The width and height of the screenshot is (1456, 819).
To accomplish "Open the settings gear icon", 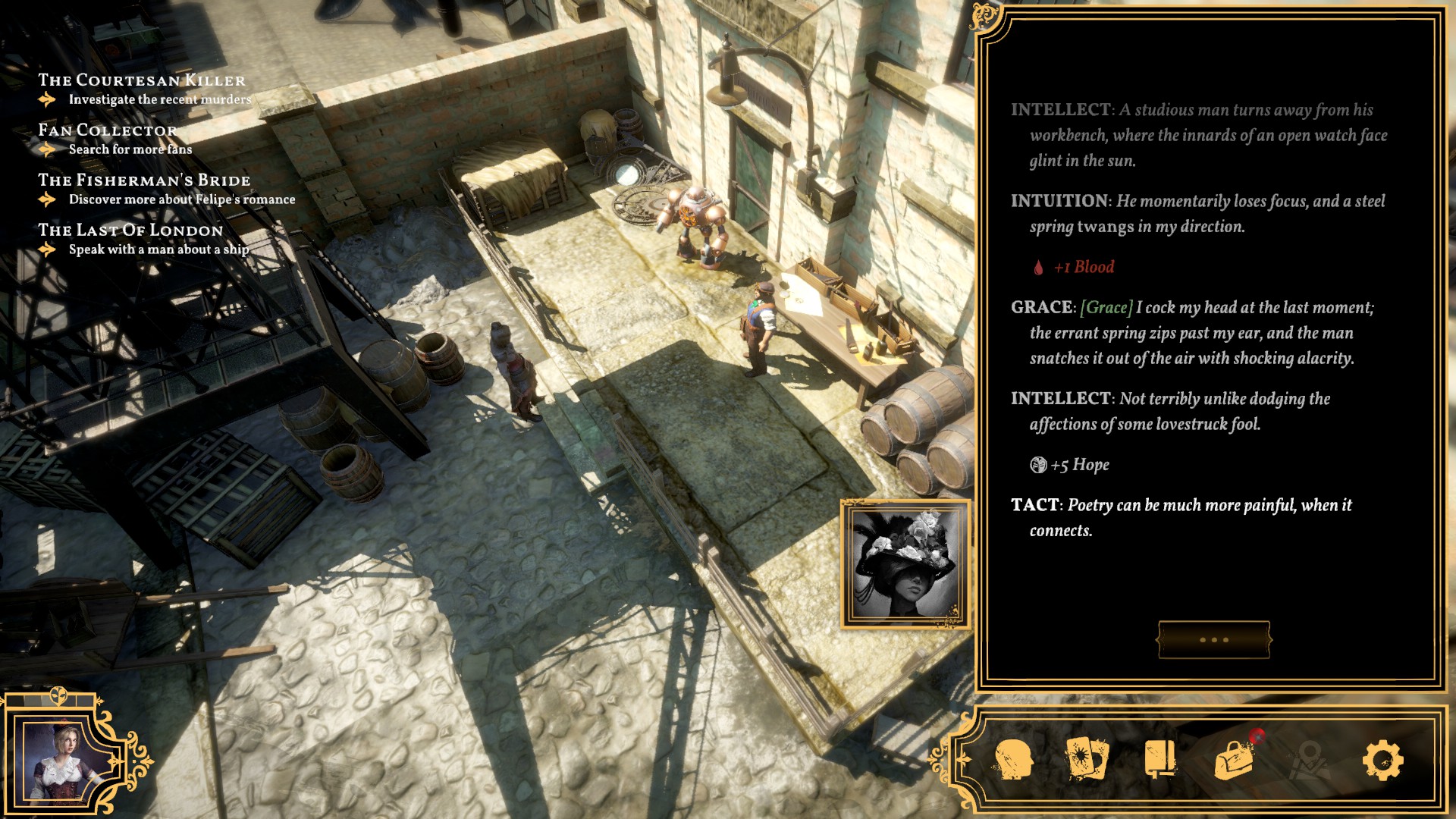I will 1382,760.
